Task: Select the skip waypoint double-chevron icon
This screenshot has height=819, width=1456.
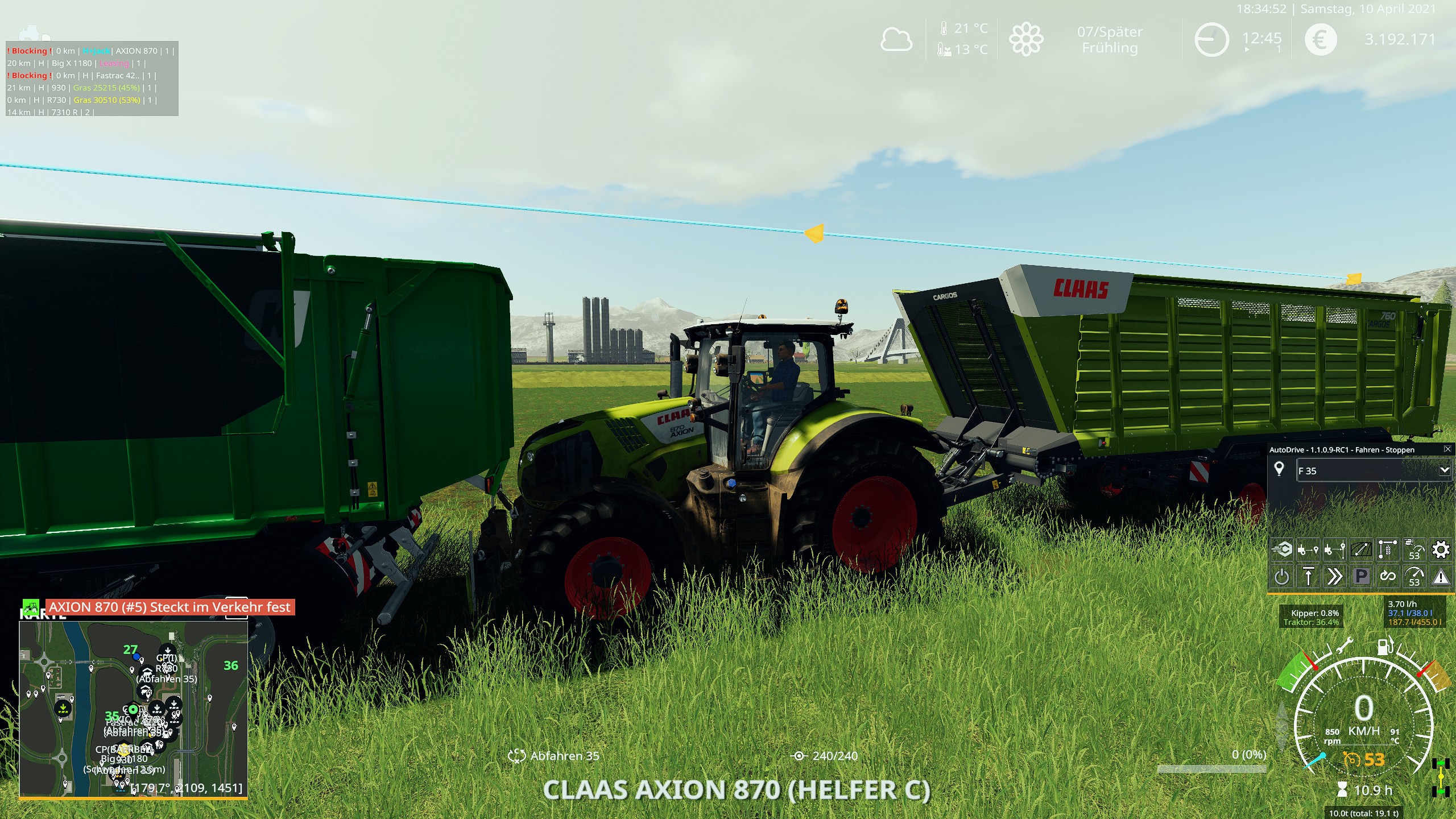Action: coord(1334,576)
